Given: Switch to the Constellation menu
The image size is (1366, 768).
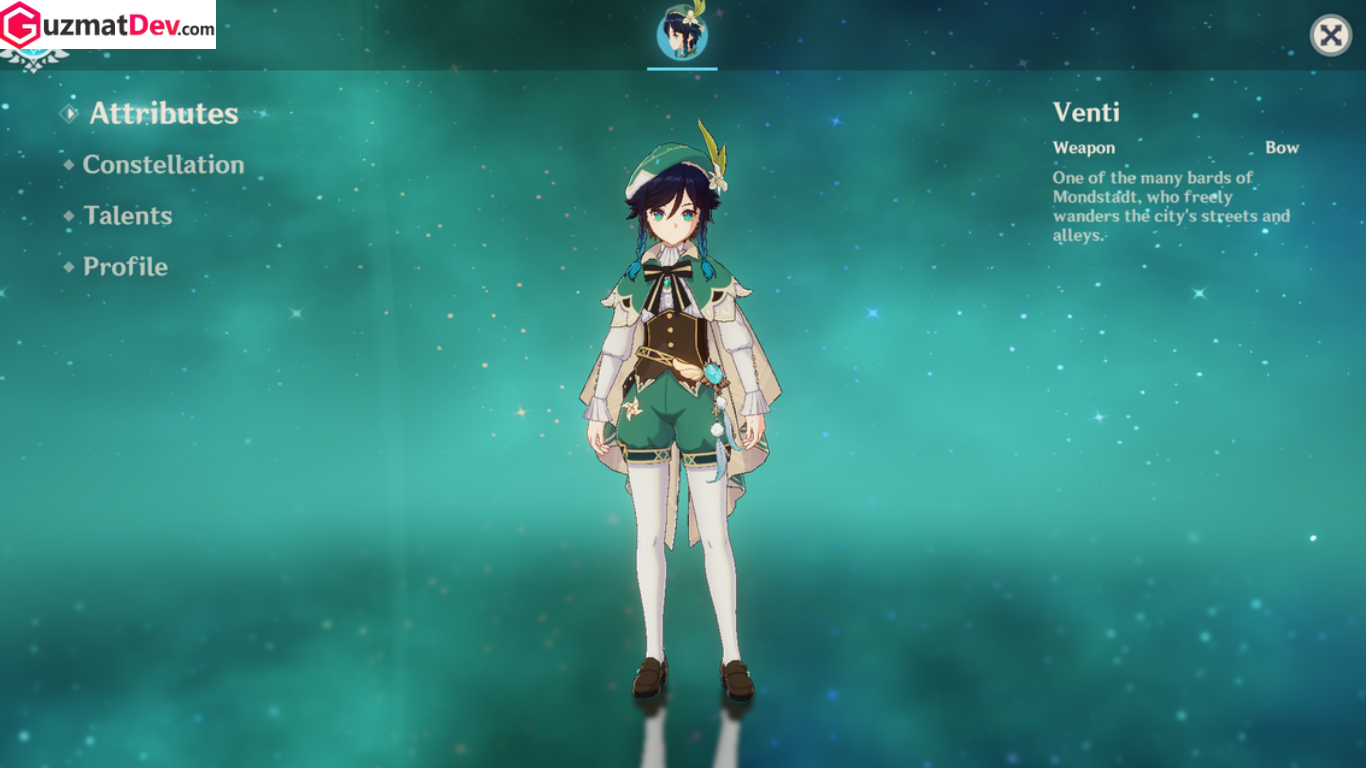Looking at the screenshot, I should point(163,165).
